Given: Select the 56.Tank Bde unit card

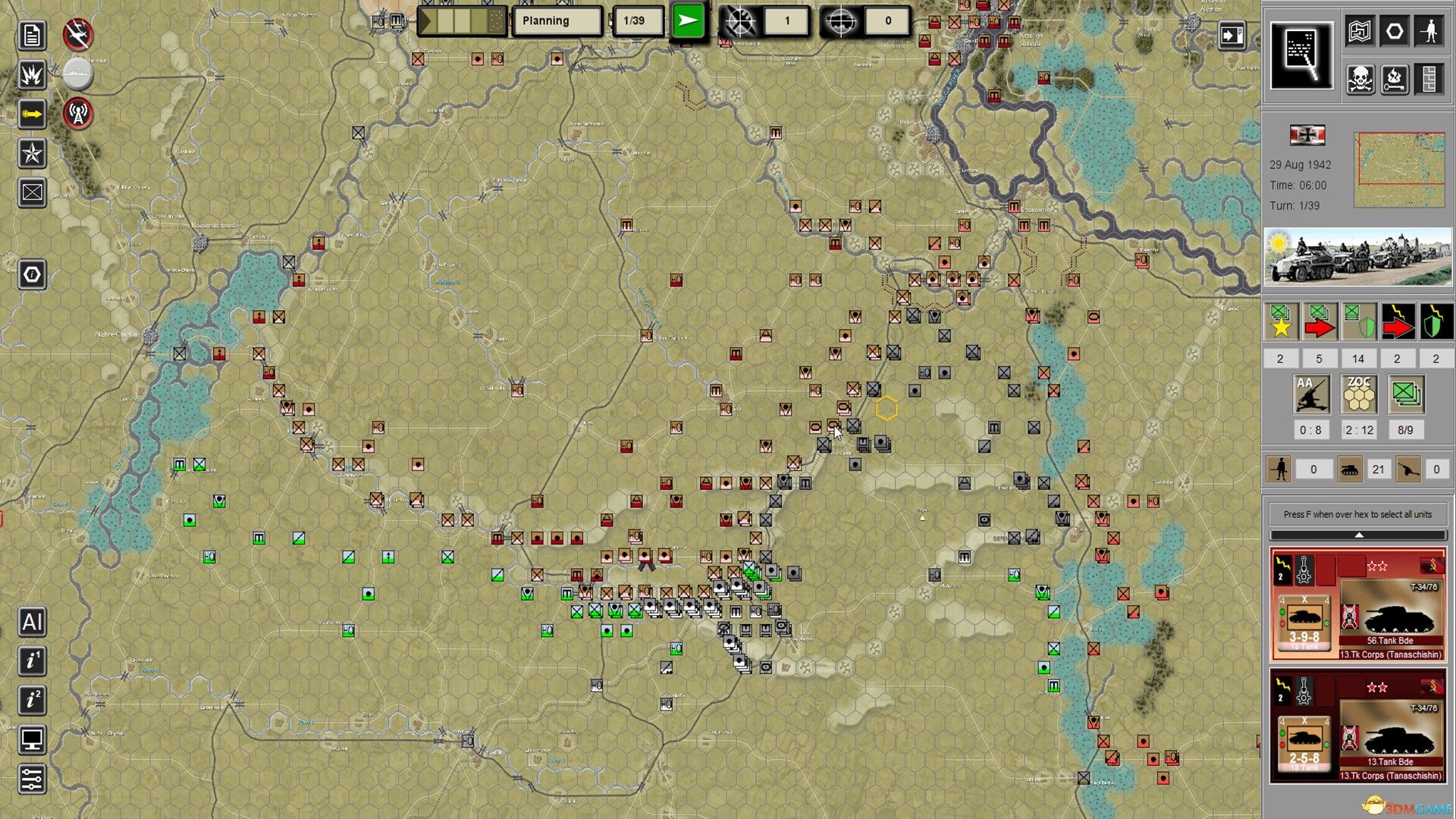Looking at the screenshot, I should pos(1357,607).
